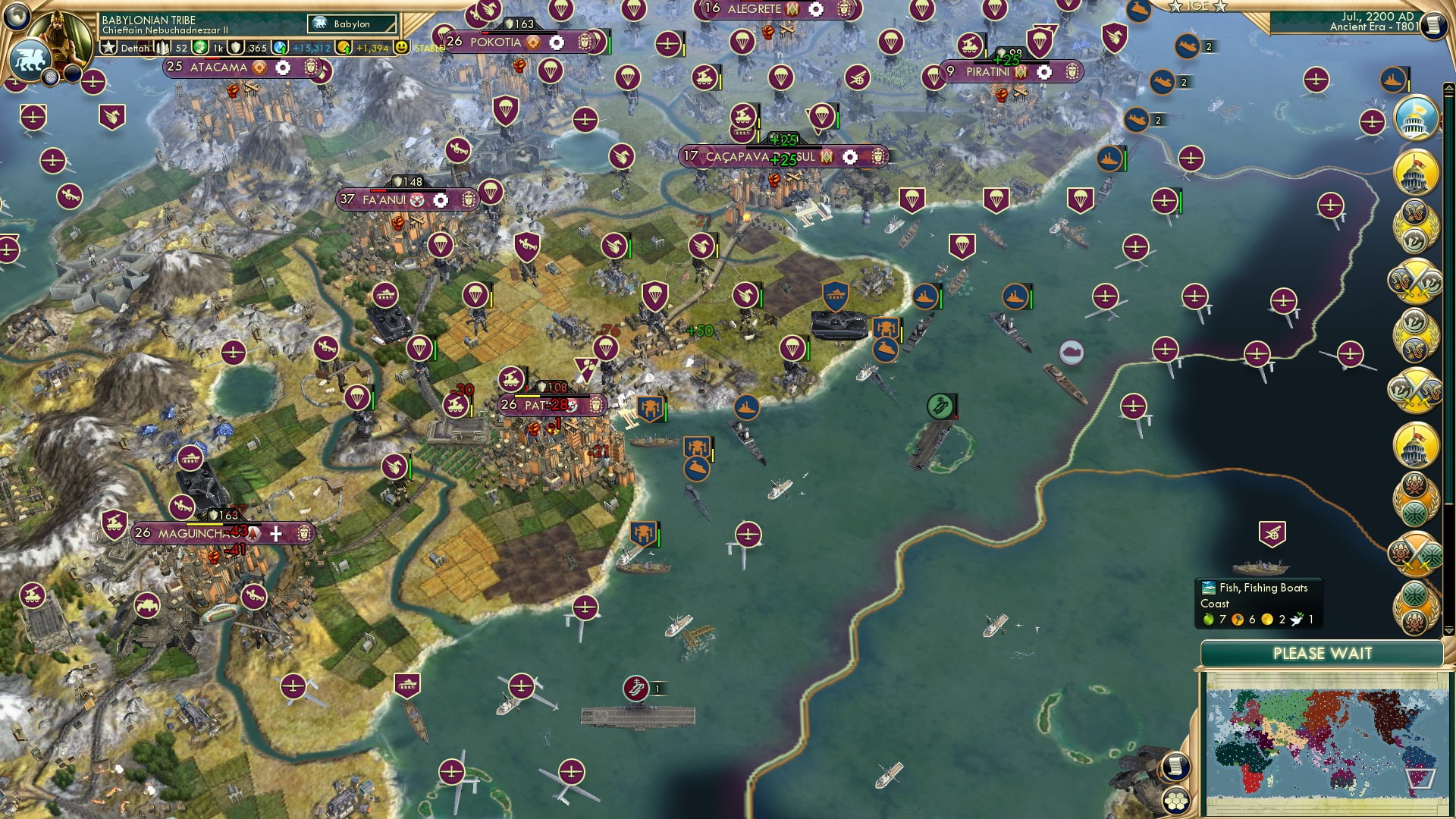Viewport: 1456px width, 819px height.
Task: Select the production gear on Atacama's banner
Action: click(282, 67)
